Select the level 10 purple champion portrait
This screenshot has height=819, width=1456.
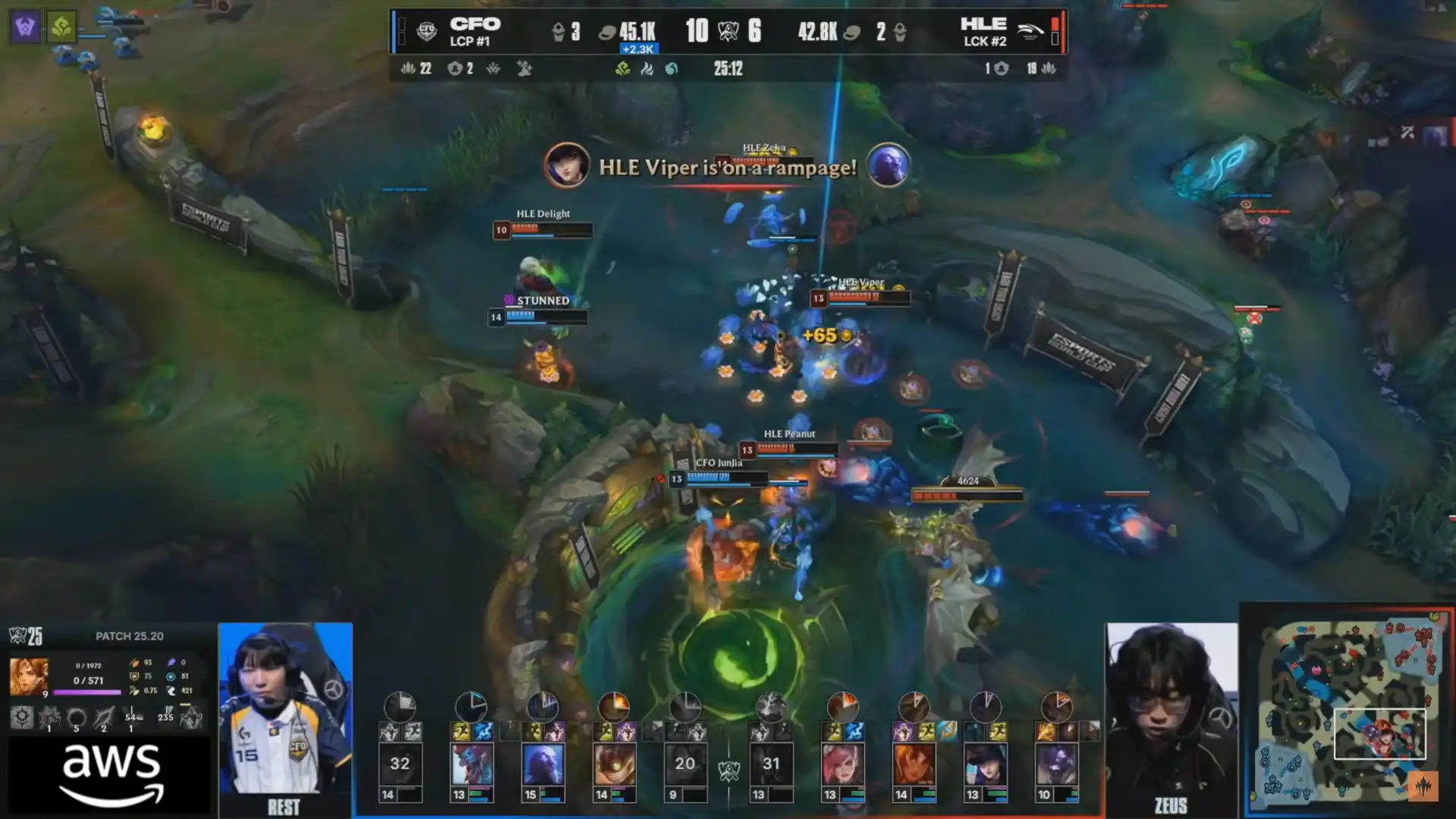click(x=1056, y=764)
